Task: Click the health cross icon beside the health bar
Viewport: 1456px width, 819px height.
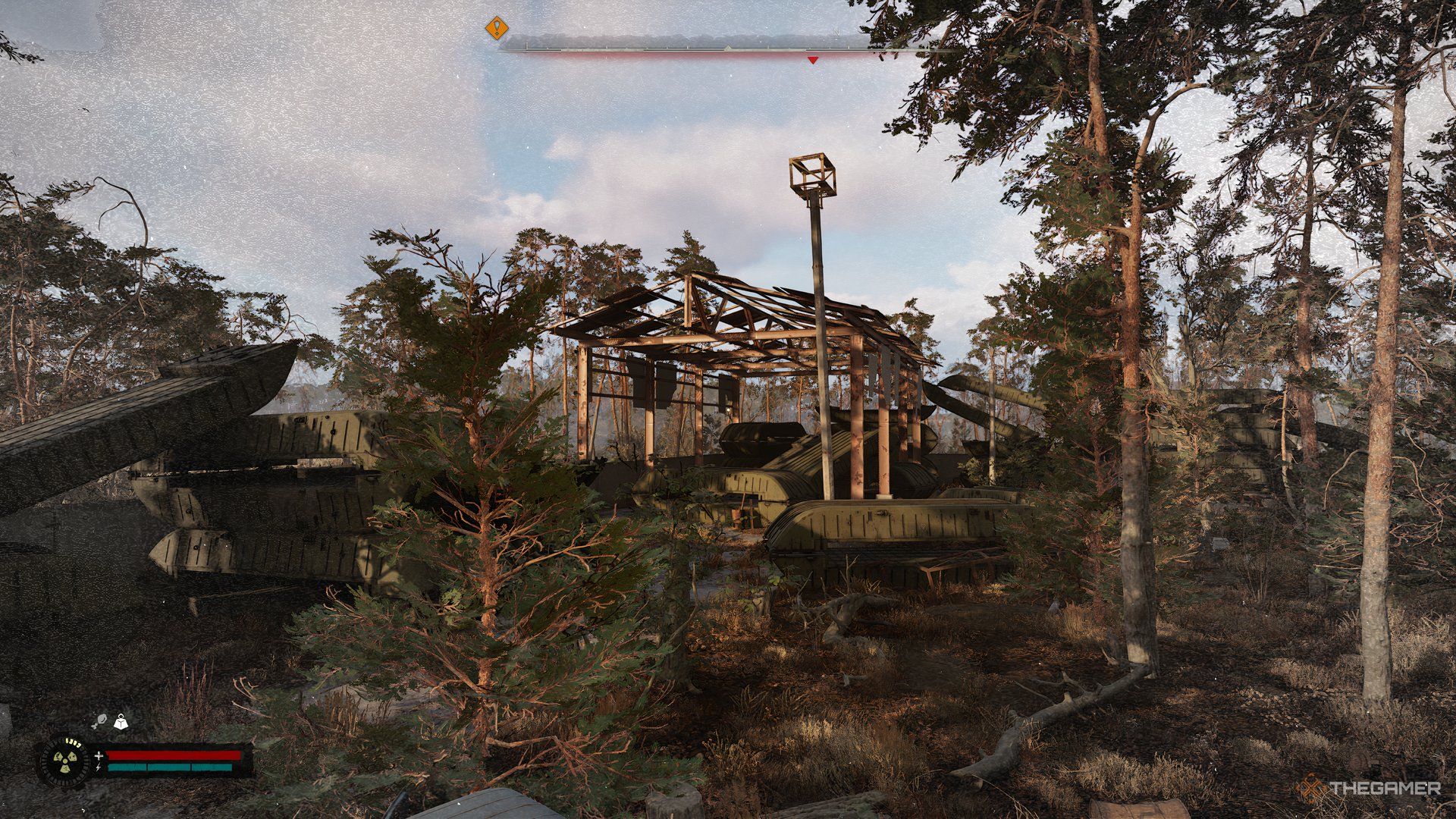Action: [99, 756]
